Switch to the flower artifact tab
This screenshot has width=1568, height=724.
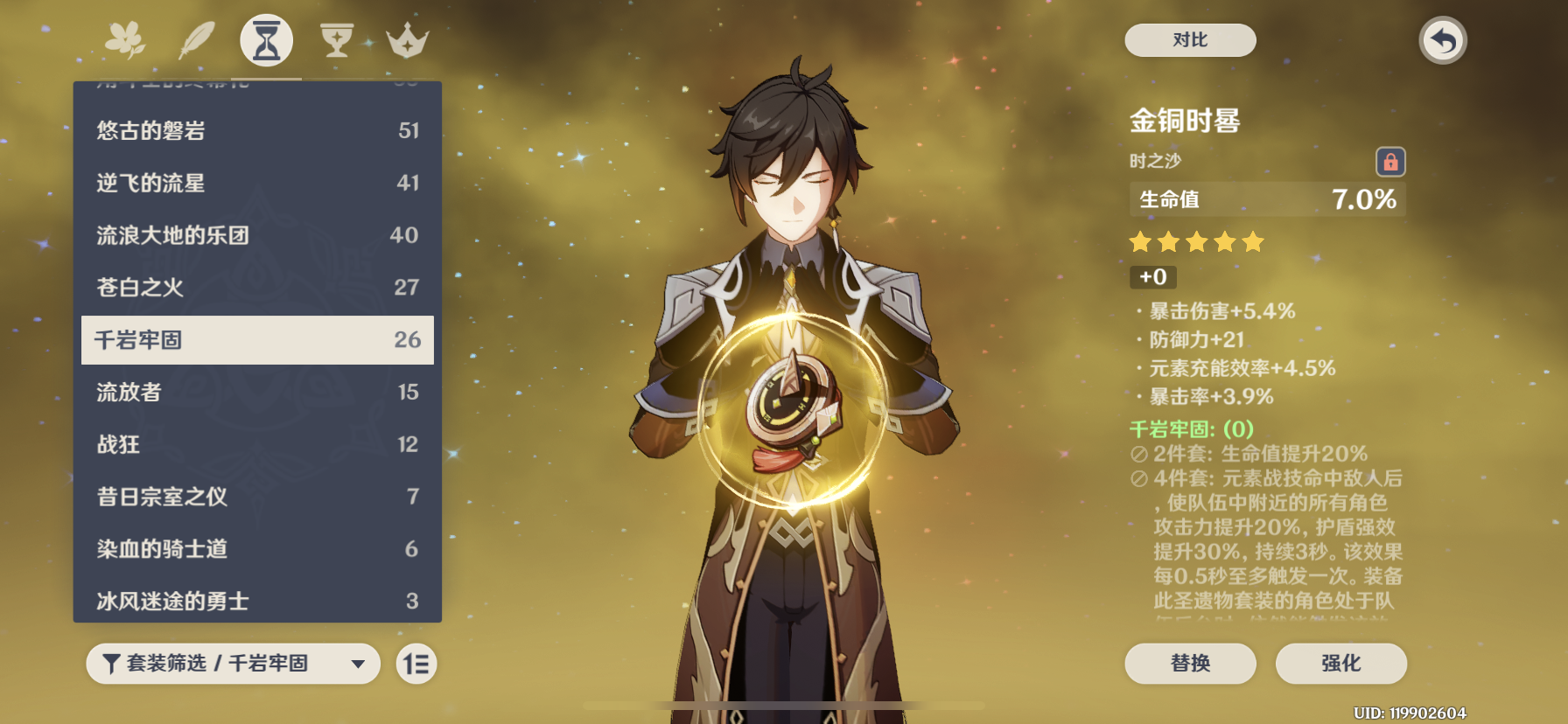point(126,40)
